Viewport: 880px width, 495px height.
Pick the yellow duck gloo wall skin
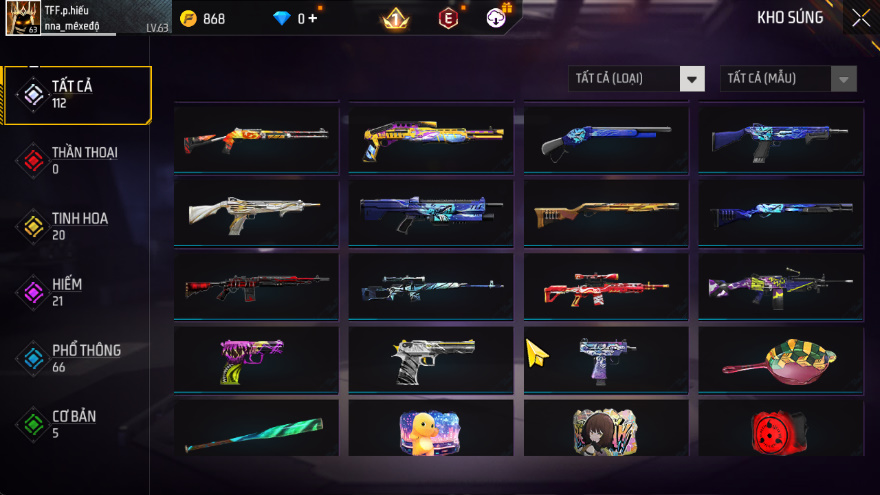pos(431,429)
